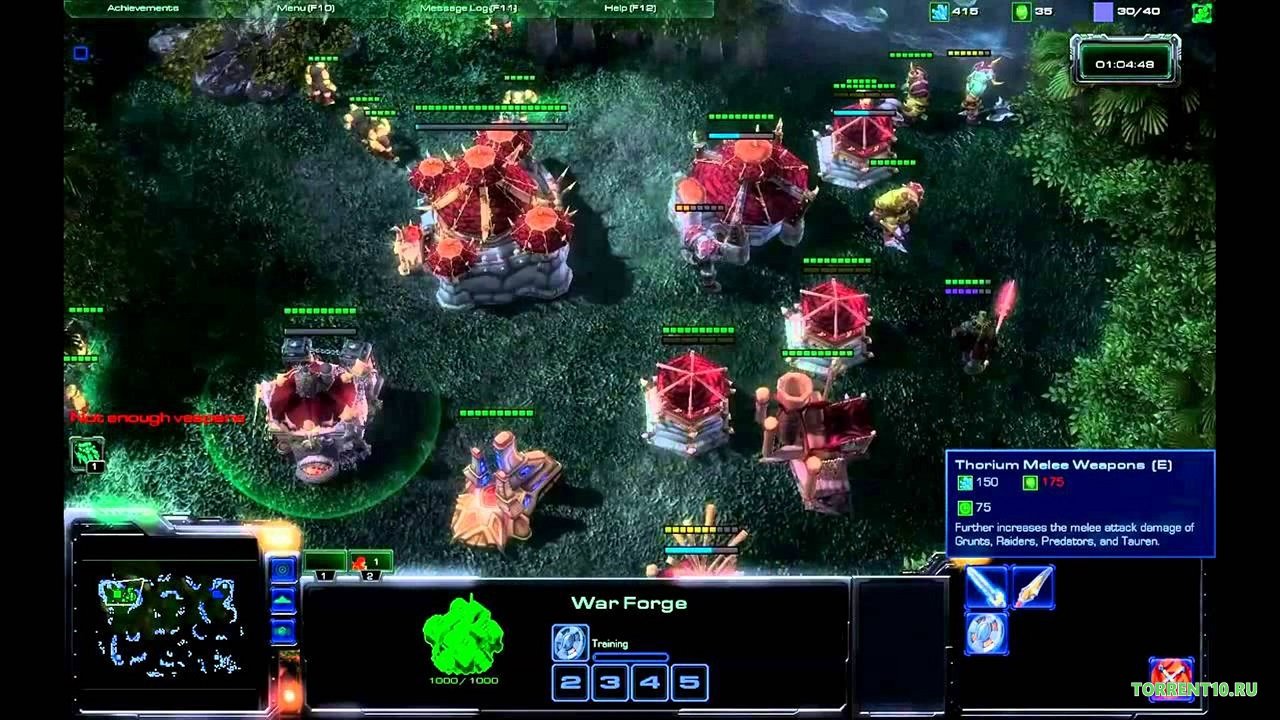1280x720 pixels.
Task: Open the Menu (F10) button
Action: pyautogui.click(x=305, y=9)
